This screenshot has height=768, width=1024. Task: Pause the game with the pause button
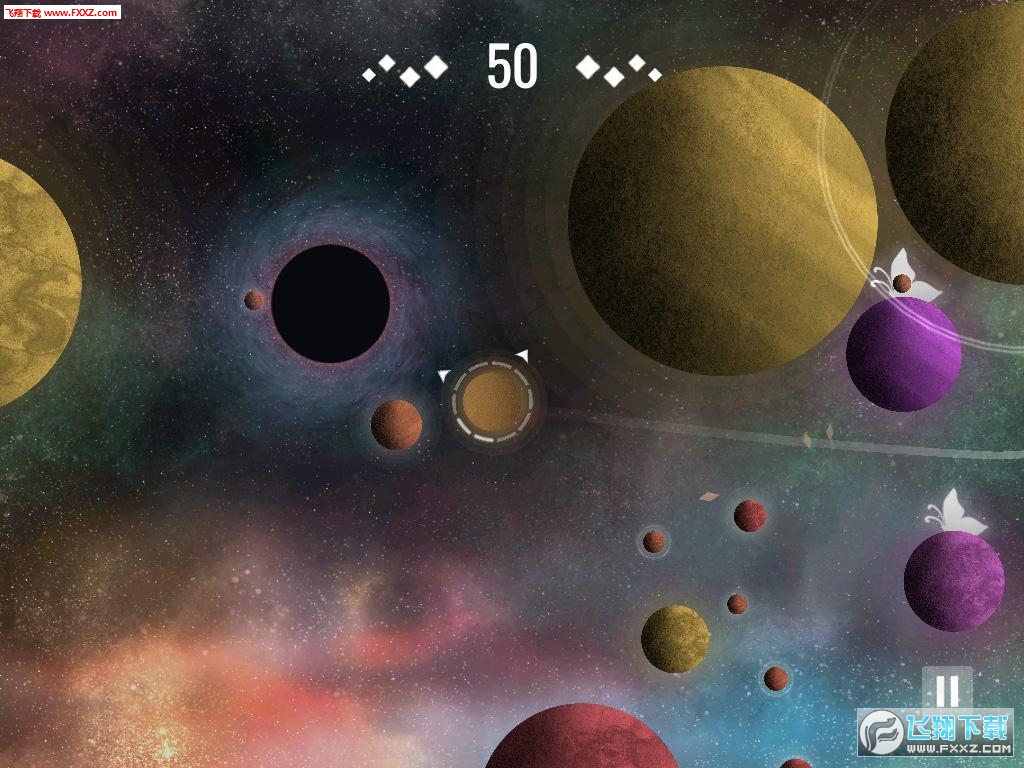pyautogui.click(x=947, y=689)
